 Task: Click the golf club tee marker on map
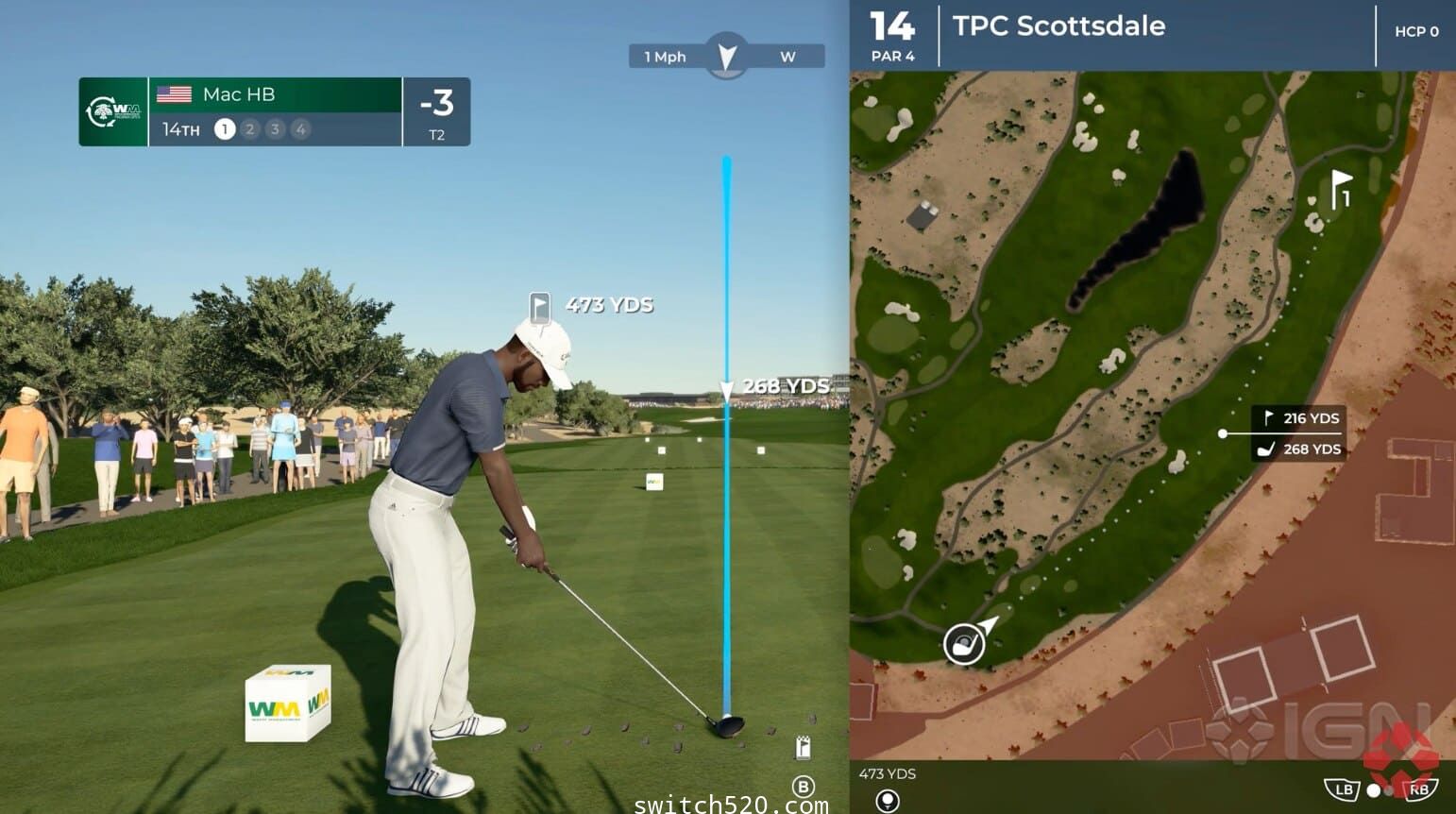click(x=964, y=644)
